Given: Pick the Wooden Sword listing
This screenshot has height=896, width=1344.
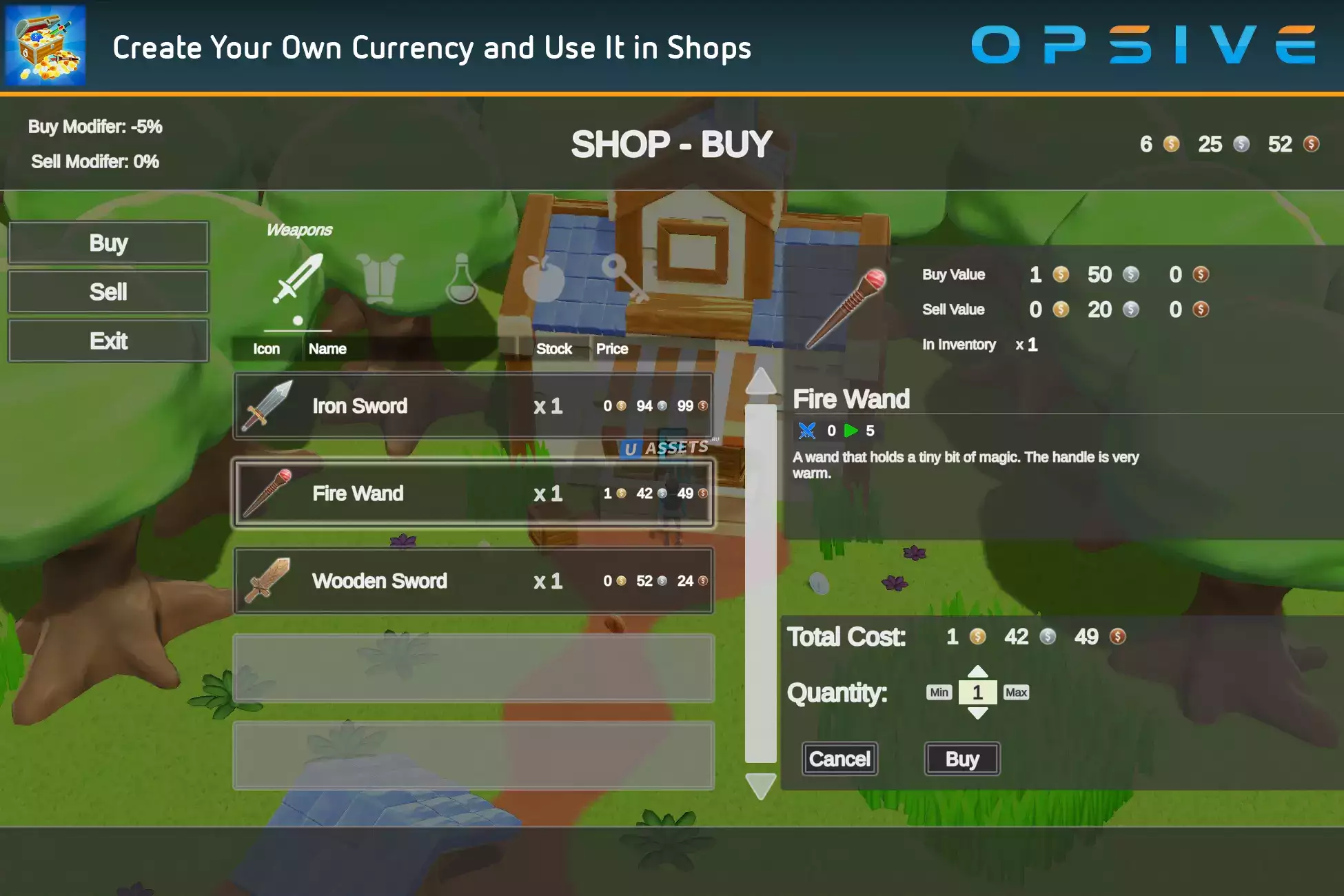Looking at the screenshot, I should click(474, 581).
